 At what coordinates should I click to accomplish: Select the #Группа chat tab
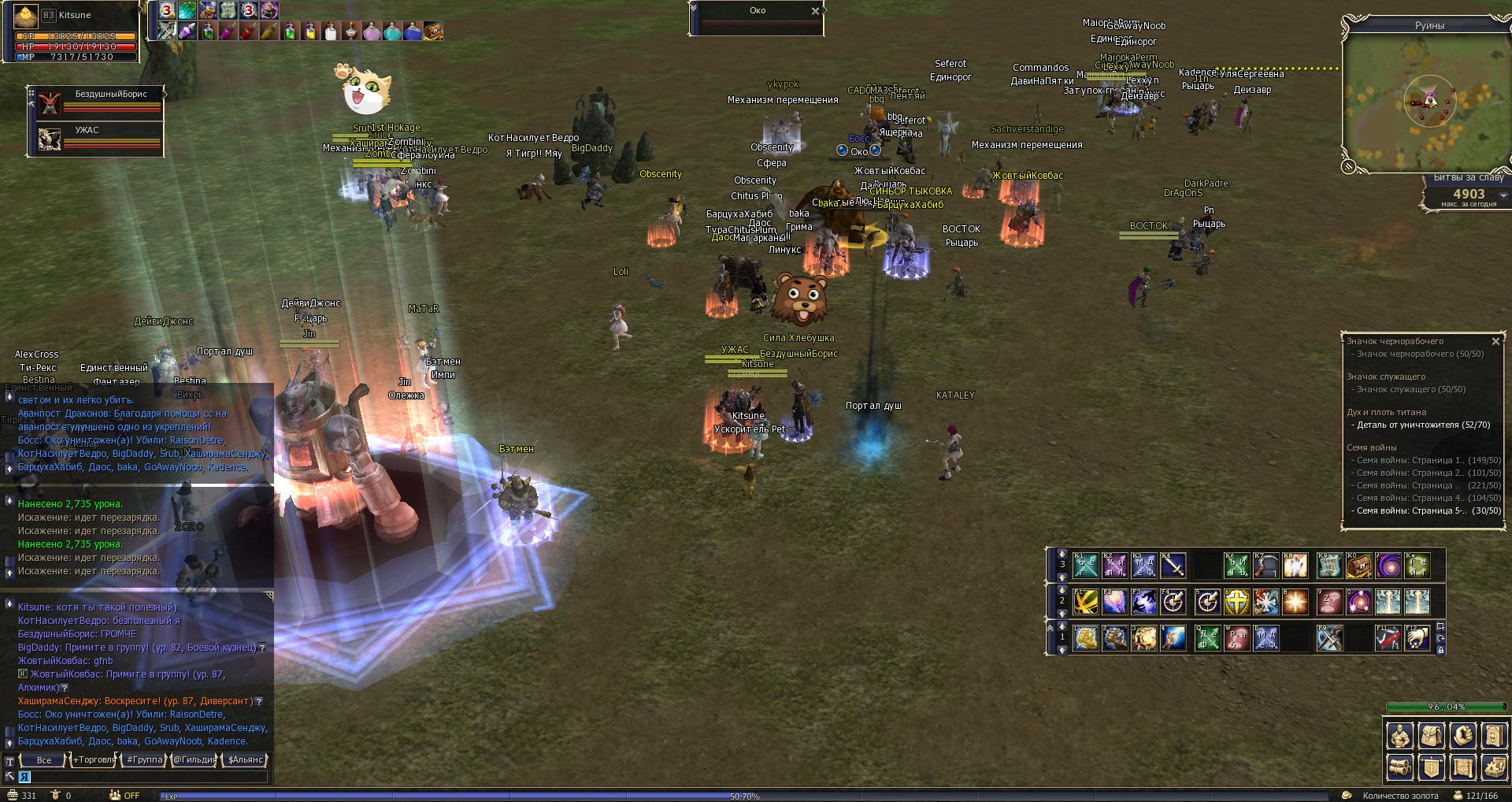pos(145,760)
